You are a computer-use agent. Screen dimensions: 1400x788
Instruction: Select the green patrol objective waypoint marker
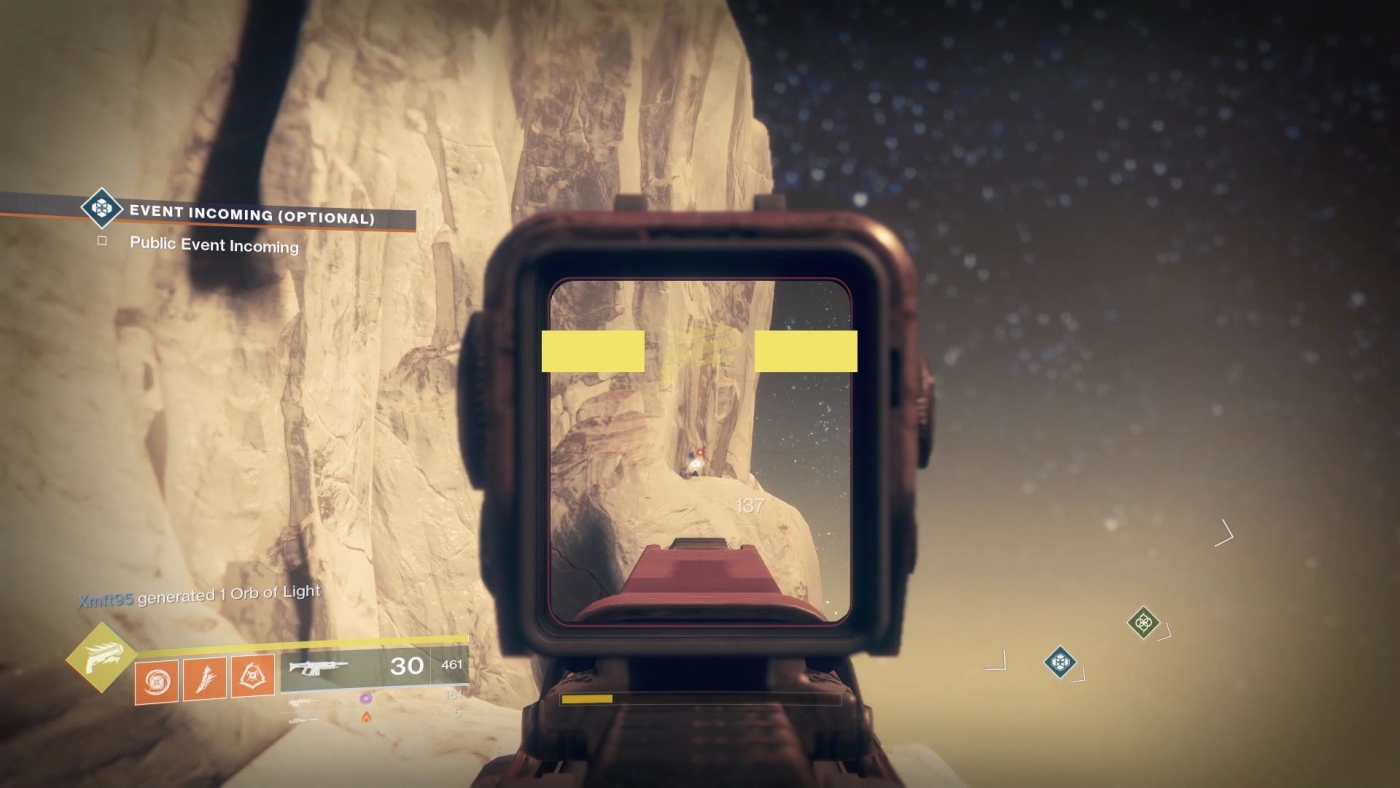1143,622
